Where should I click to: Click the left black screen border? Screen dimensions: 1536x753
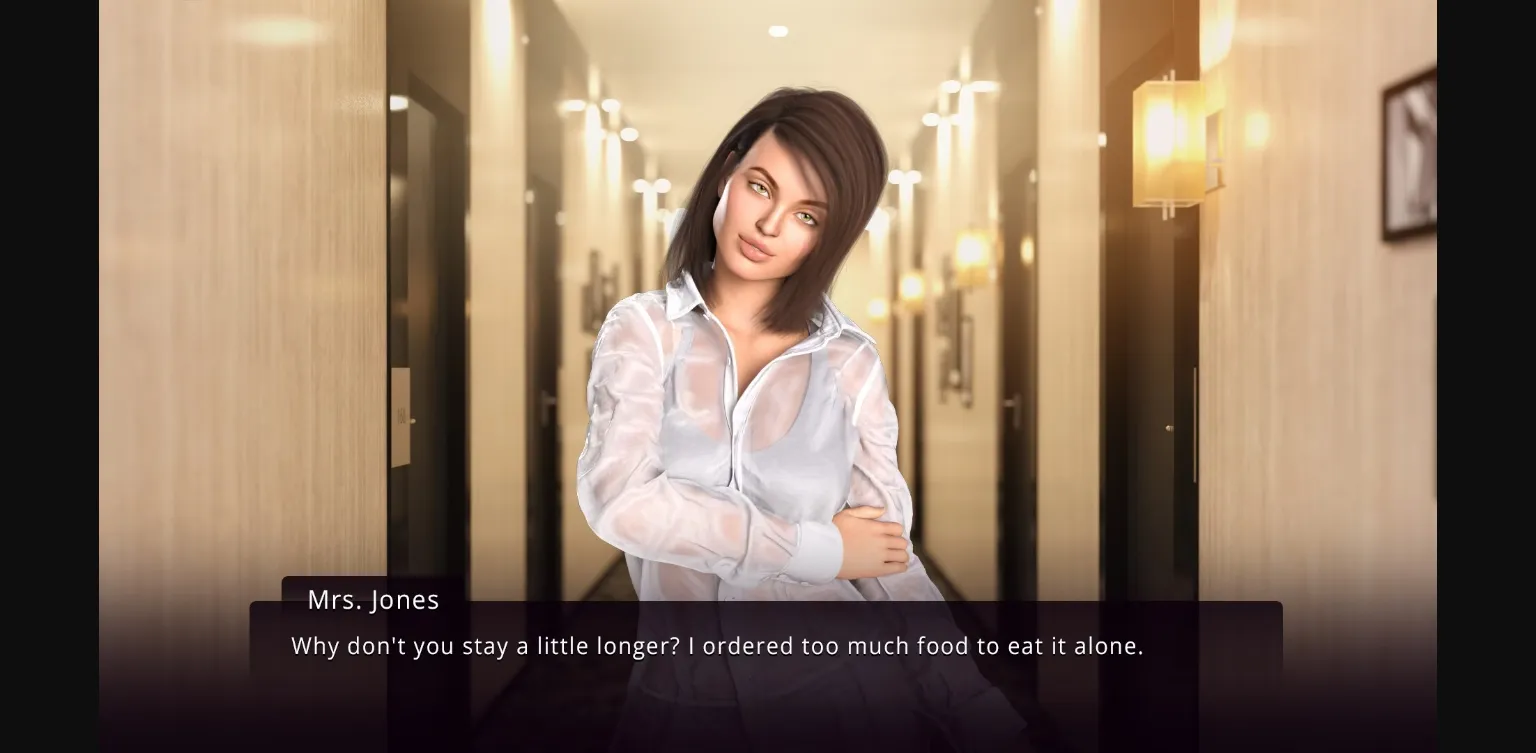coord(48,376)
